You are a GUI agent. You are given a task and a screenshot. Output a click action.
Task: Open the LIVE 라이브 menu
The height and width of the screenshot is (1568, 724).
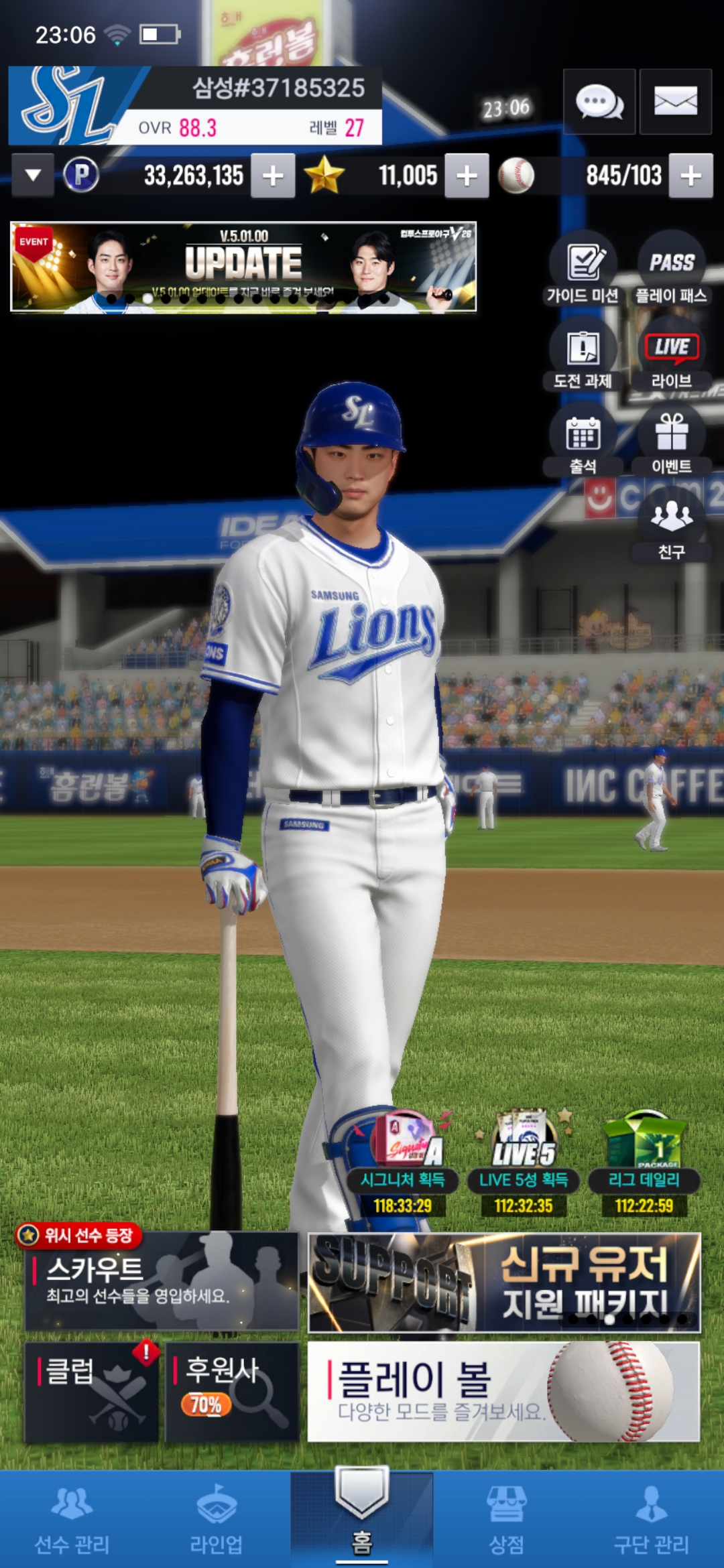point(671,354)
